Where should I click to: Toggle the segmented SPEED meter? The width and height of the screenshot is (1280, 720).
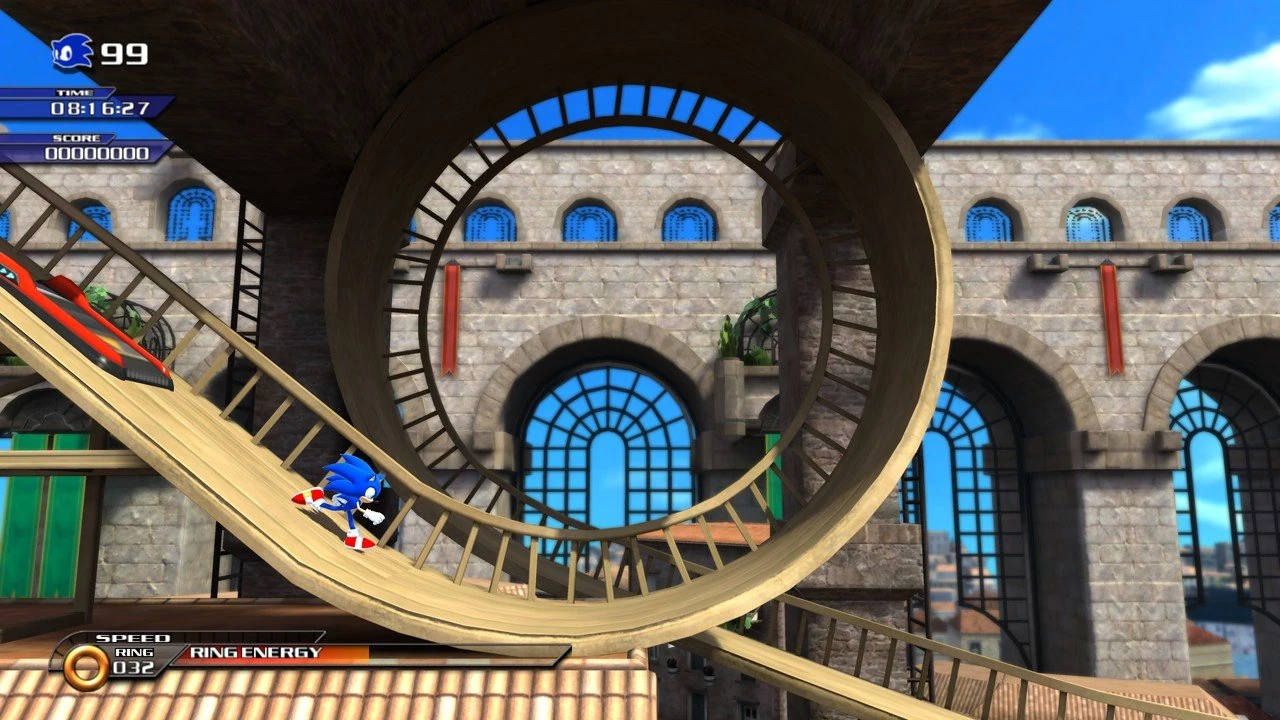coord(250,637)
